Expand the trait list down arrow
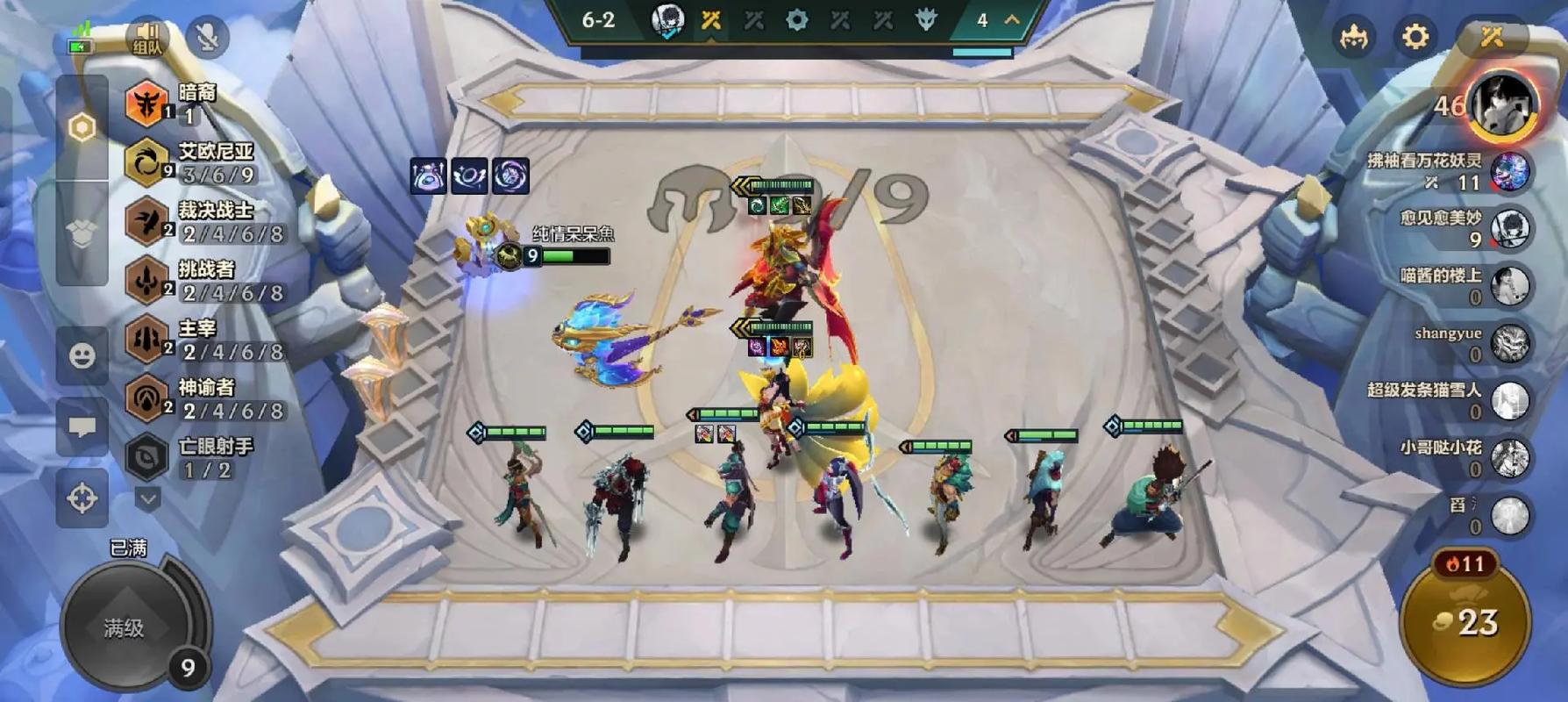Screen dimensions: 1568x702 148,499
